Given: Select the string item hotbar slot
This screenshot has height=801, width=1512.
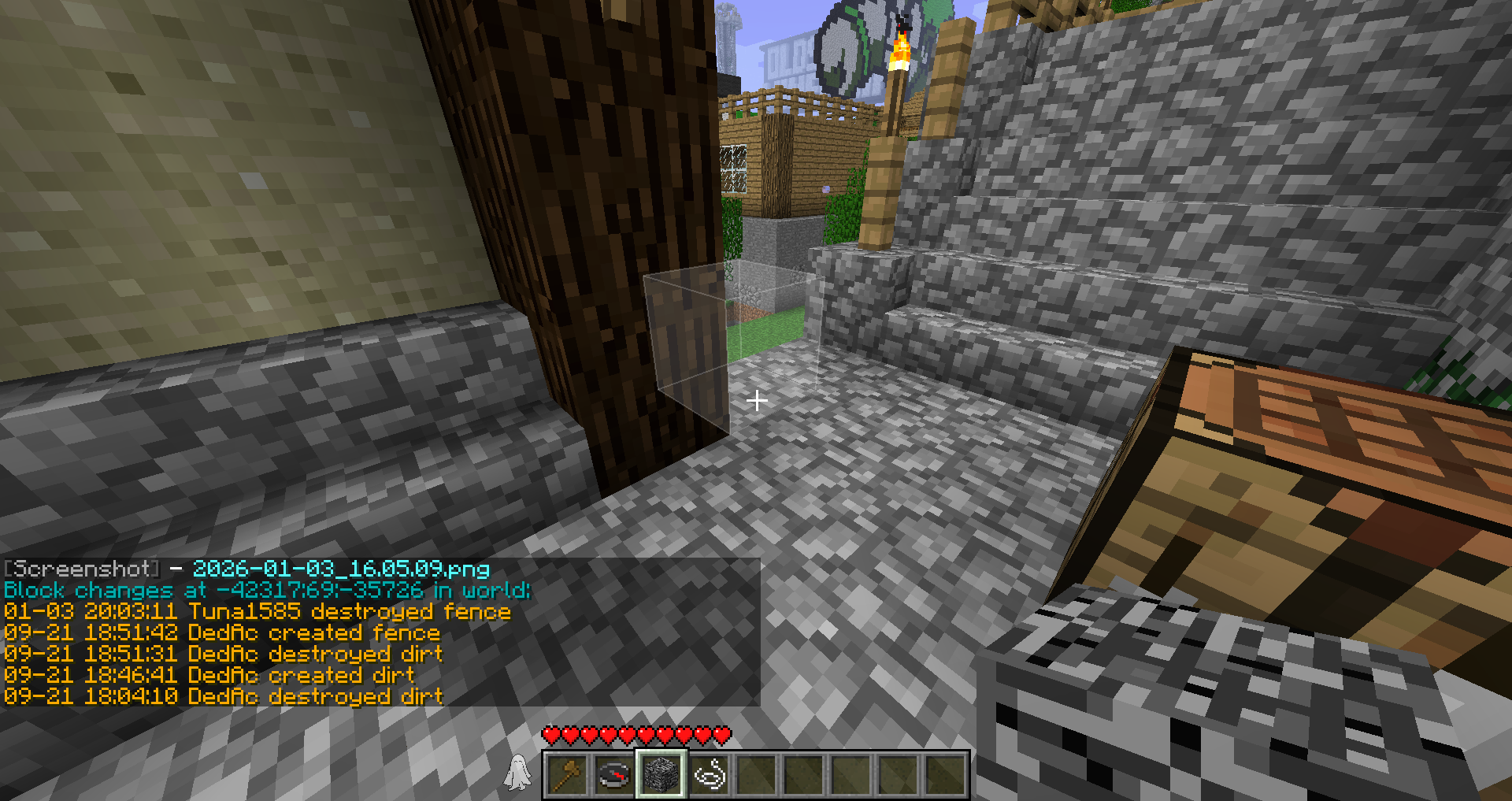Looking at the screenshot, I should click(709, 774).
